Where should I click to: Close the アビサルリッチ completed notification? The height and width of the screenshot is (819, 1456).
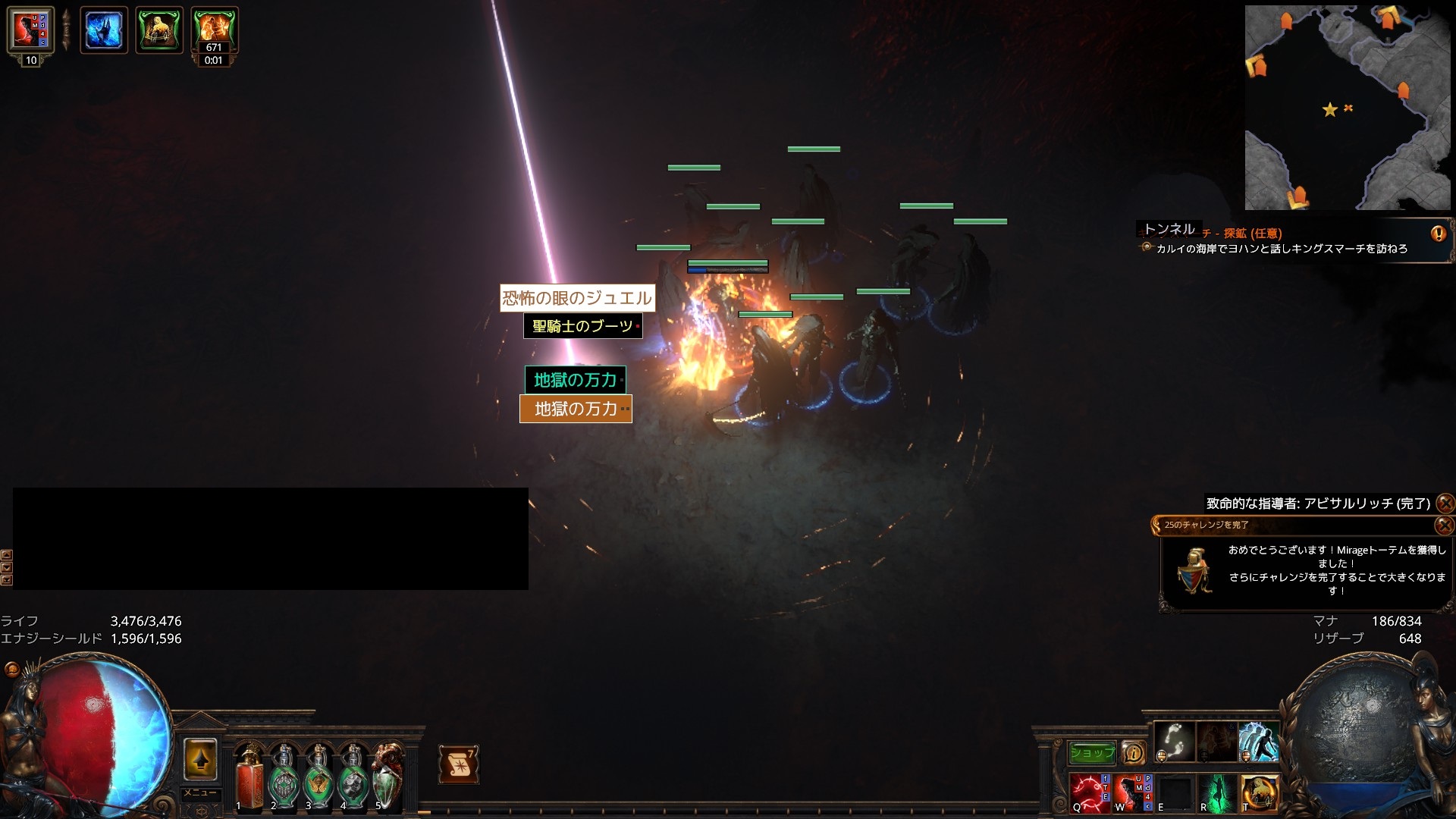click(1445, 503)
